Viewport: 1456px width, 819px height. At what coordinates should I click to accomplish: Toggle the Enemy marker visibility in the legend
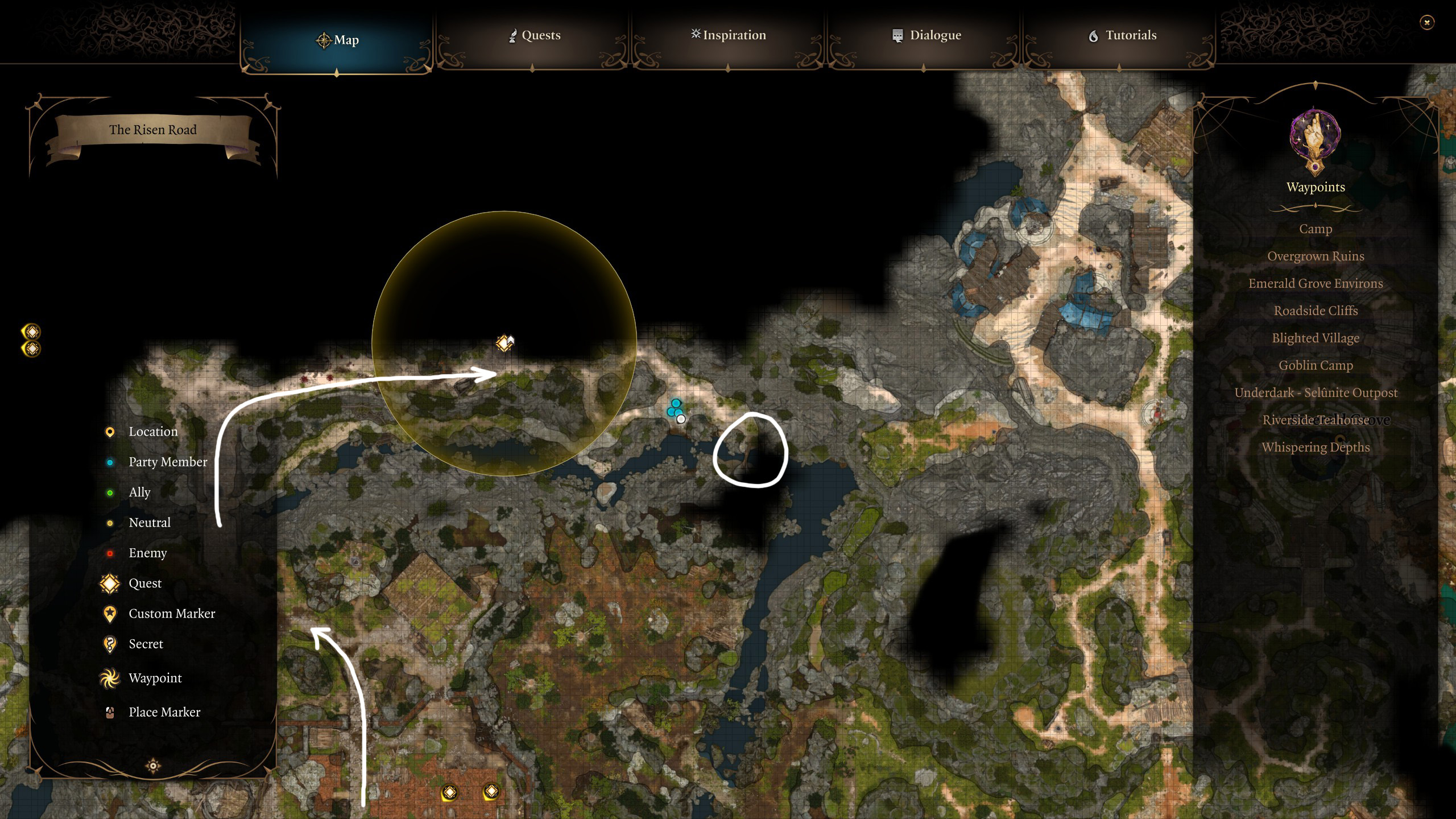[x=109, y=552]
